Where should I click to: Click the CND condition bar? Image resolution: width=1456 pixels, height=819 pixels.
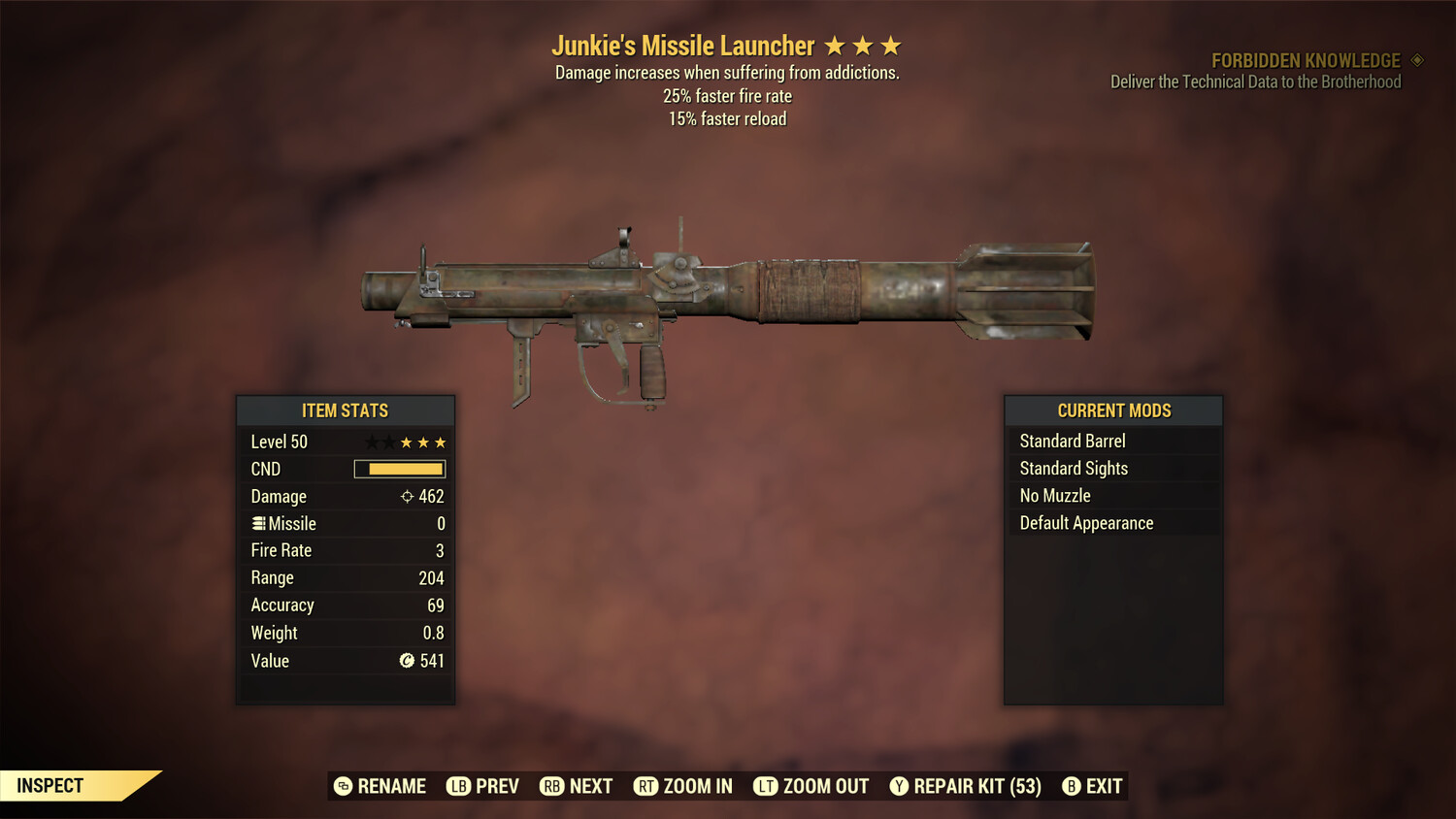[x=400, y=469]
